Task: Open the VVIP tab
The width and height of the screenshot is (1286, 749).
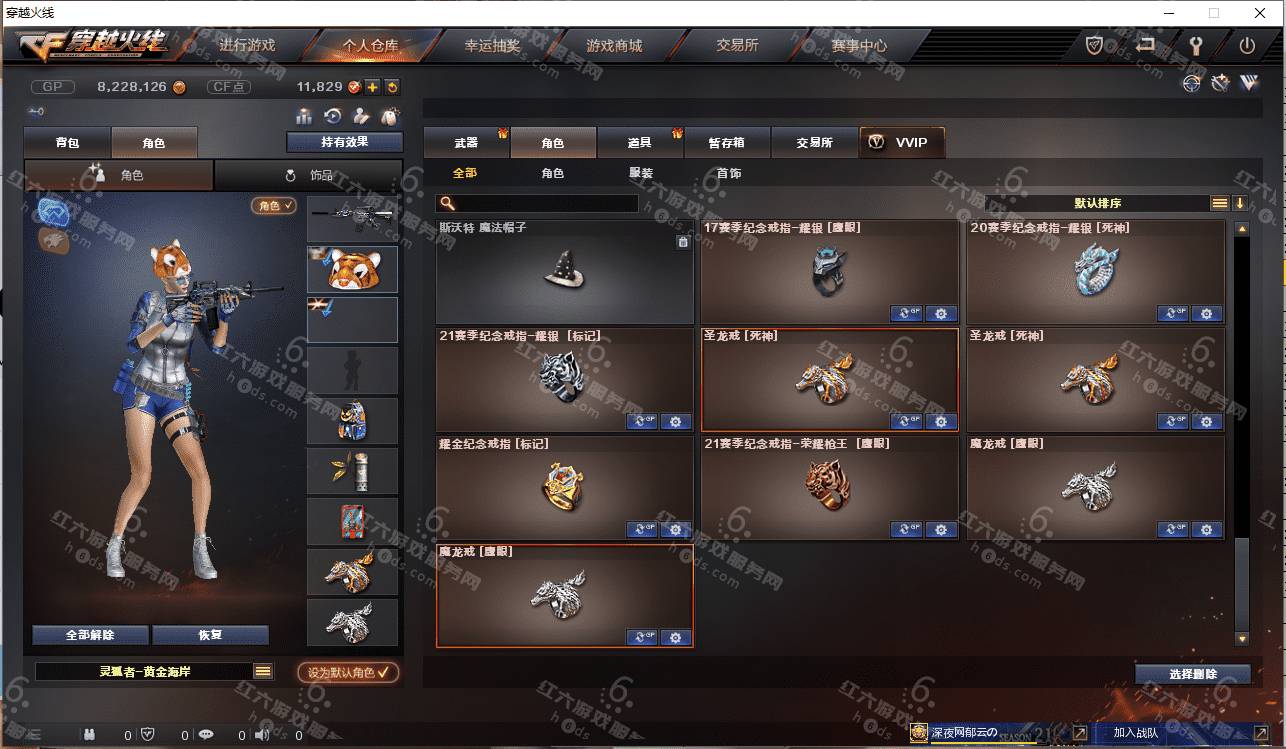Action: [901, 143]
